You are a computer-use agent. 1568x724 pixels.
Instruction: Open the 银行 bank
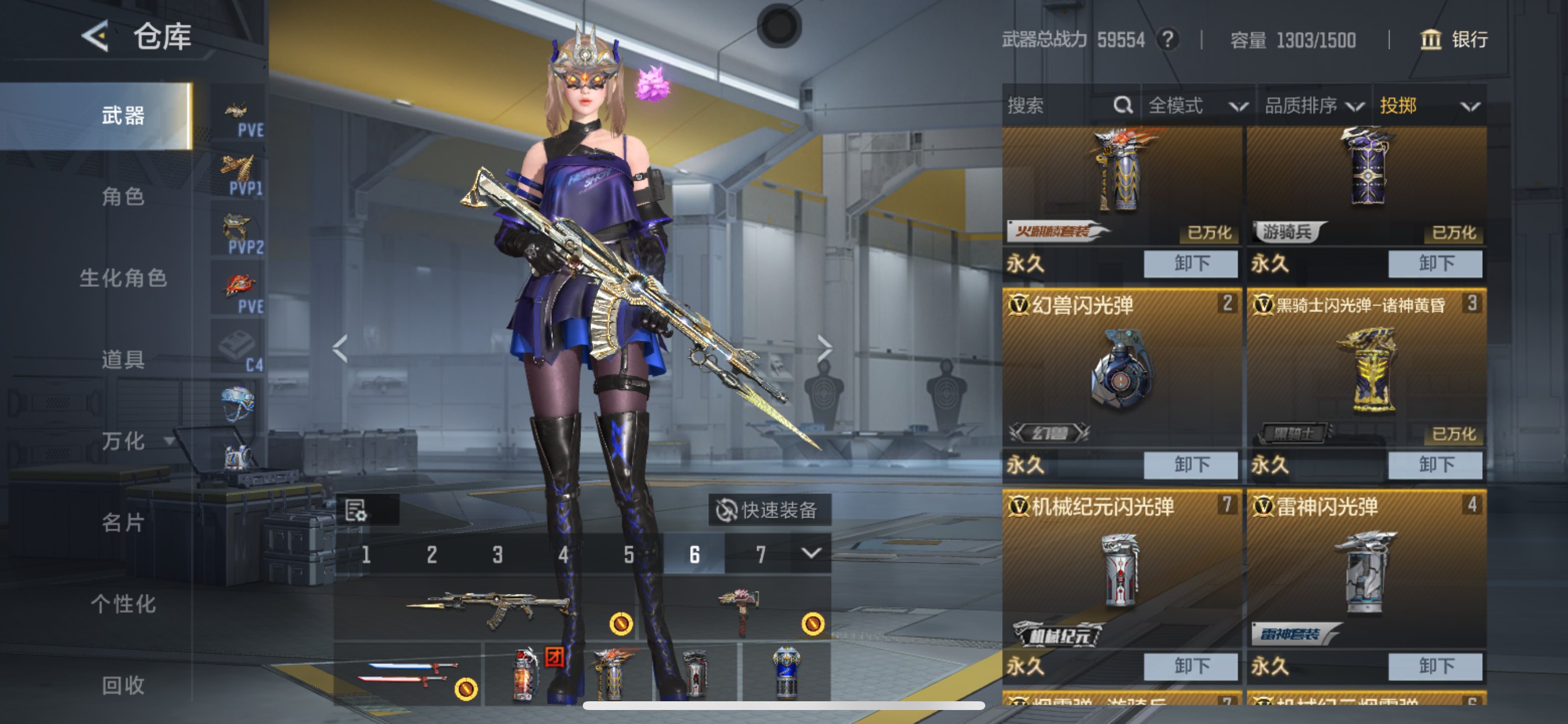1454,40
